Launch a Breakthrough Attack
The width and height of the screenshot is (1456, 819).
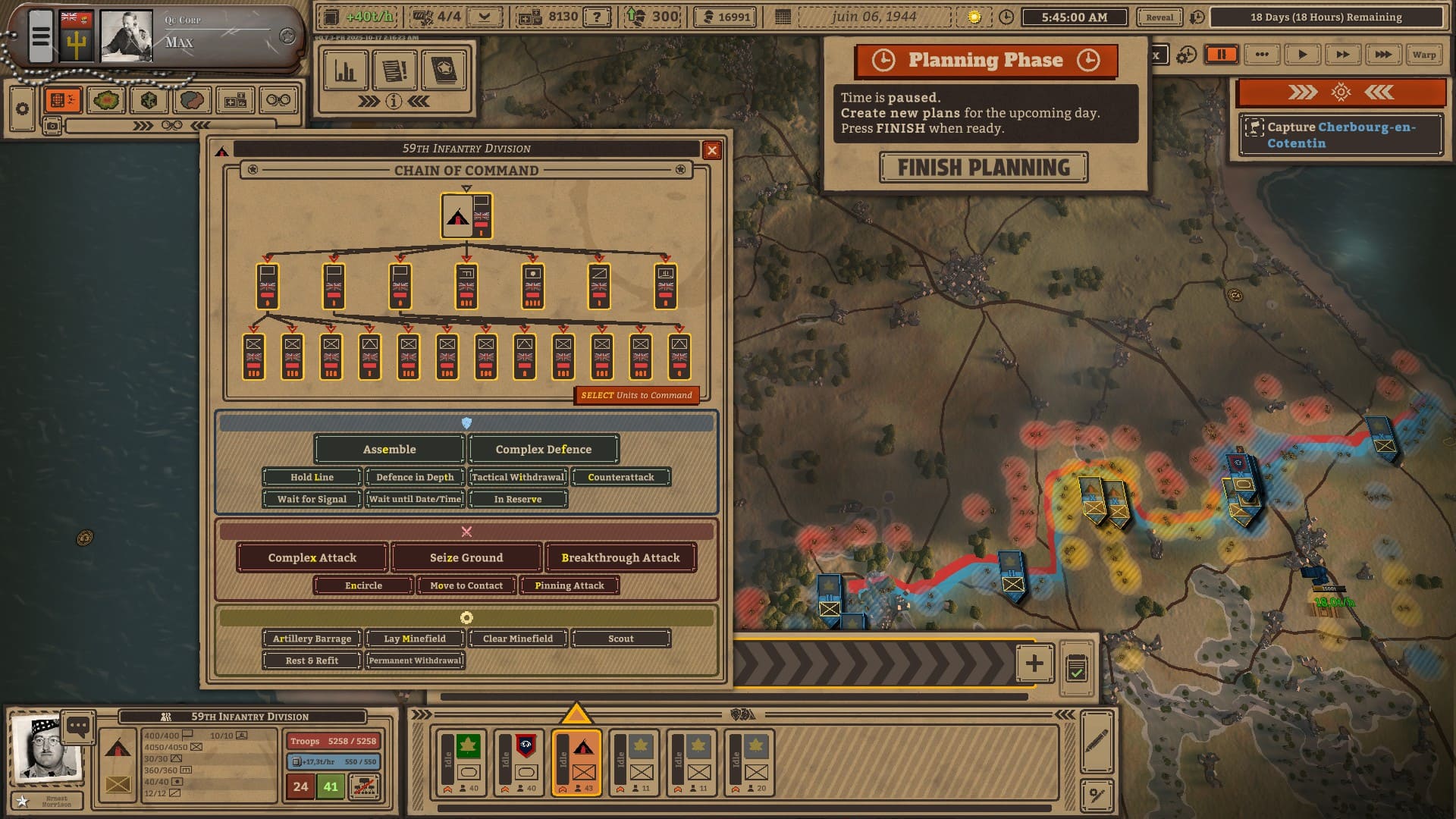click(x=620, y=557)
